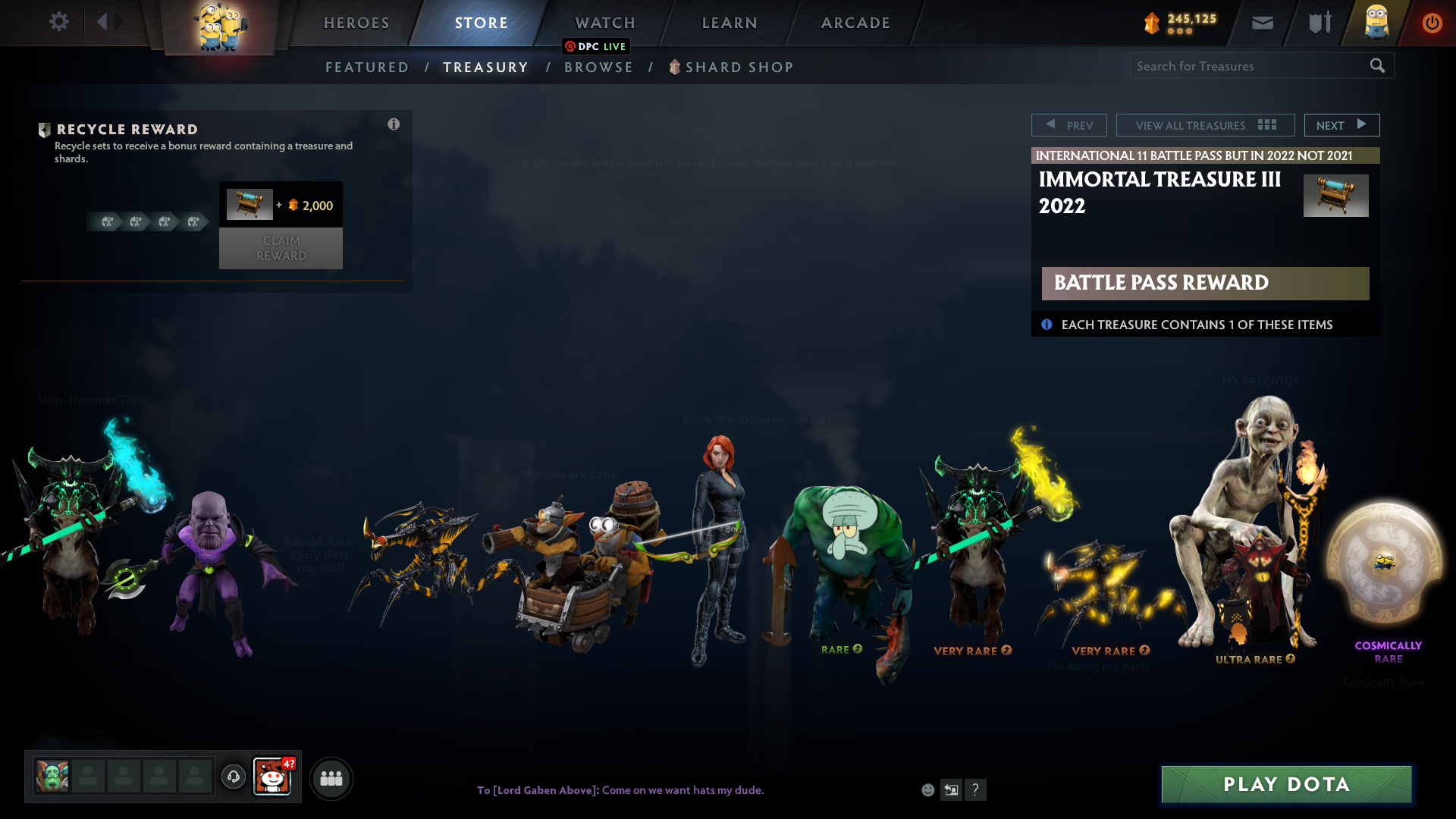Open the emoticon picker in chat bar
1456x819 pixels.
[x=927, y=790]
